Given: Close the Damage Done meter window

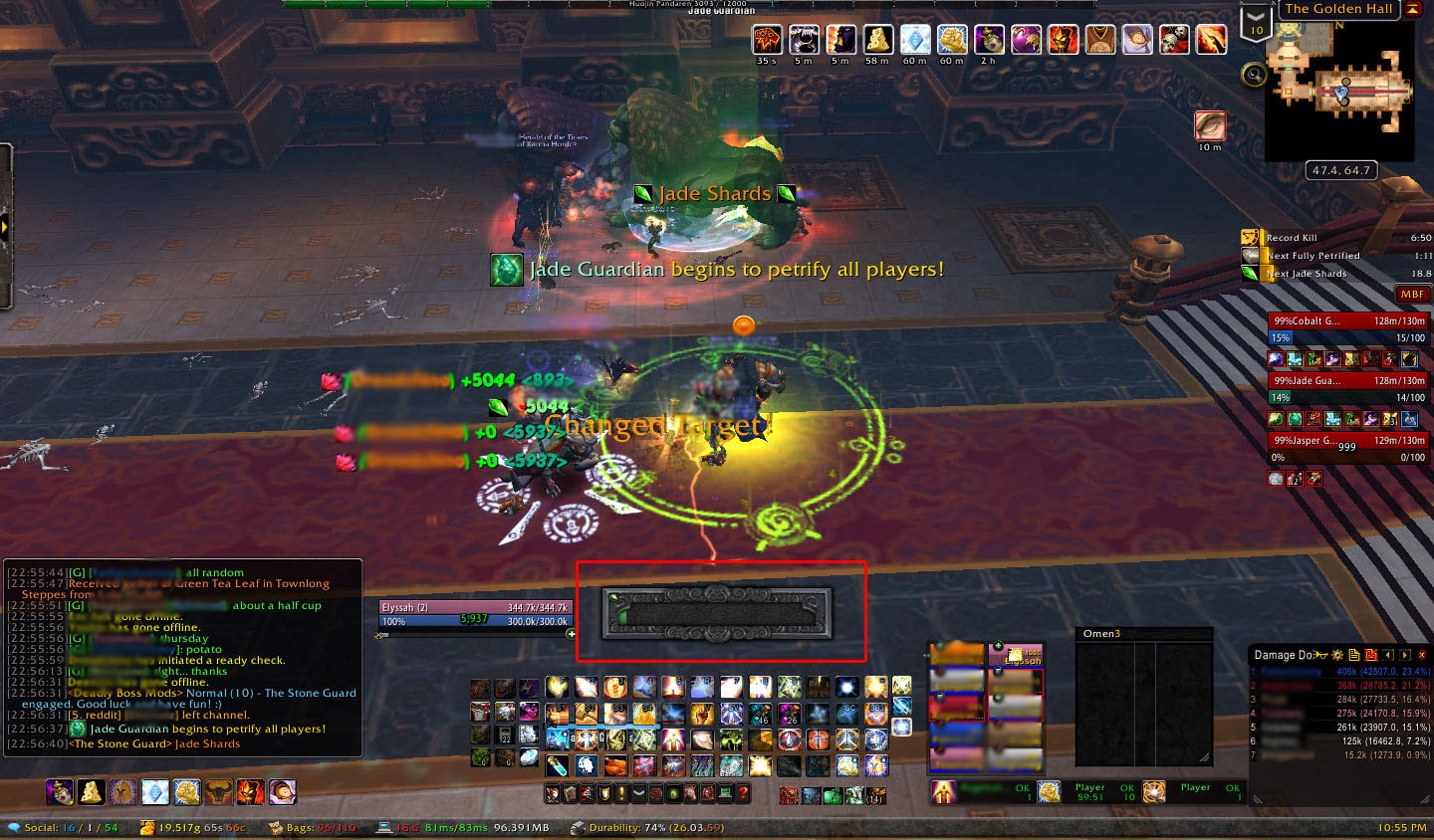Looking at the screenshot, I should [1422, 655].
